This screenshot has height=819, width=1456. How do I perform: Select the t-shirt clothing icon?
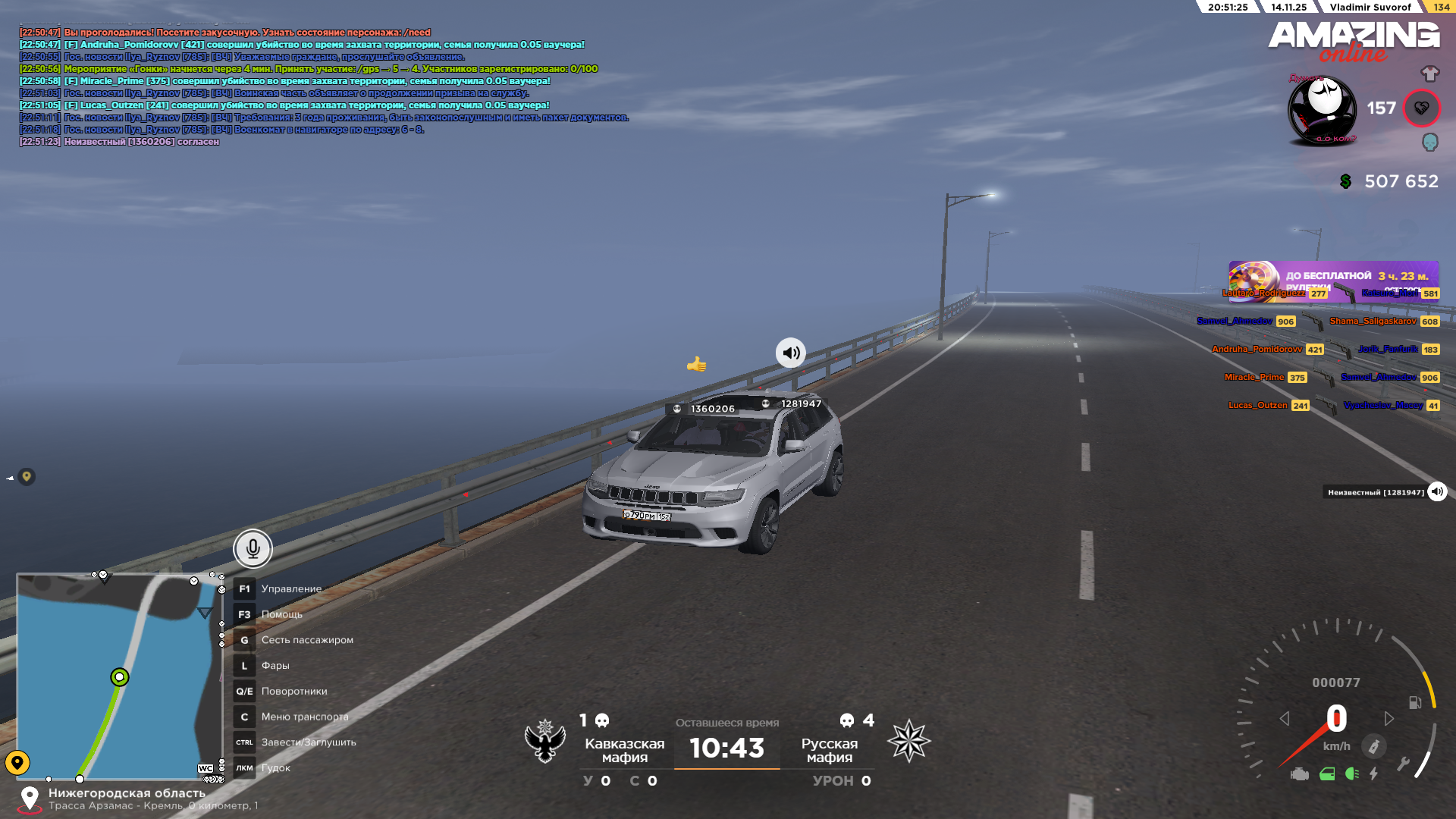coord(1429,74)
